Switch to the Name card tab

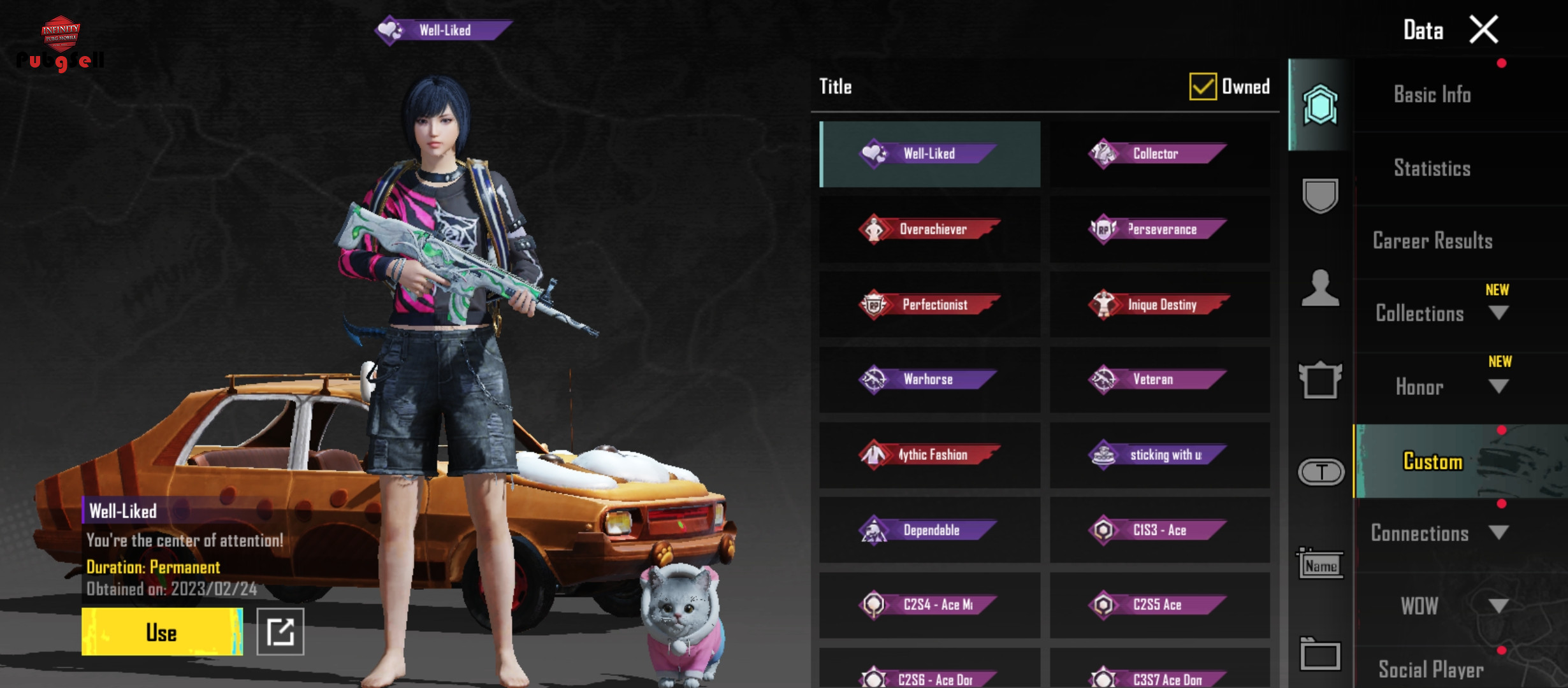(x=1320, y=565)
